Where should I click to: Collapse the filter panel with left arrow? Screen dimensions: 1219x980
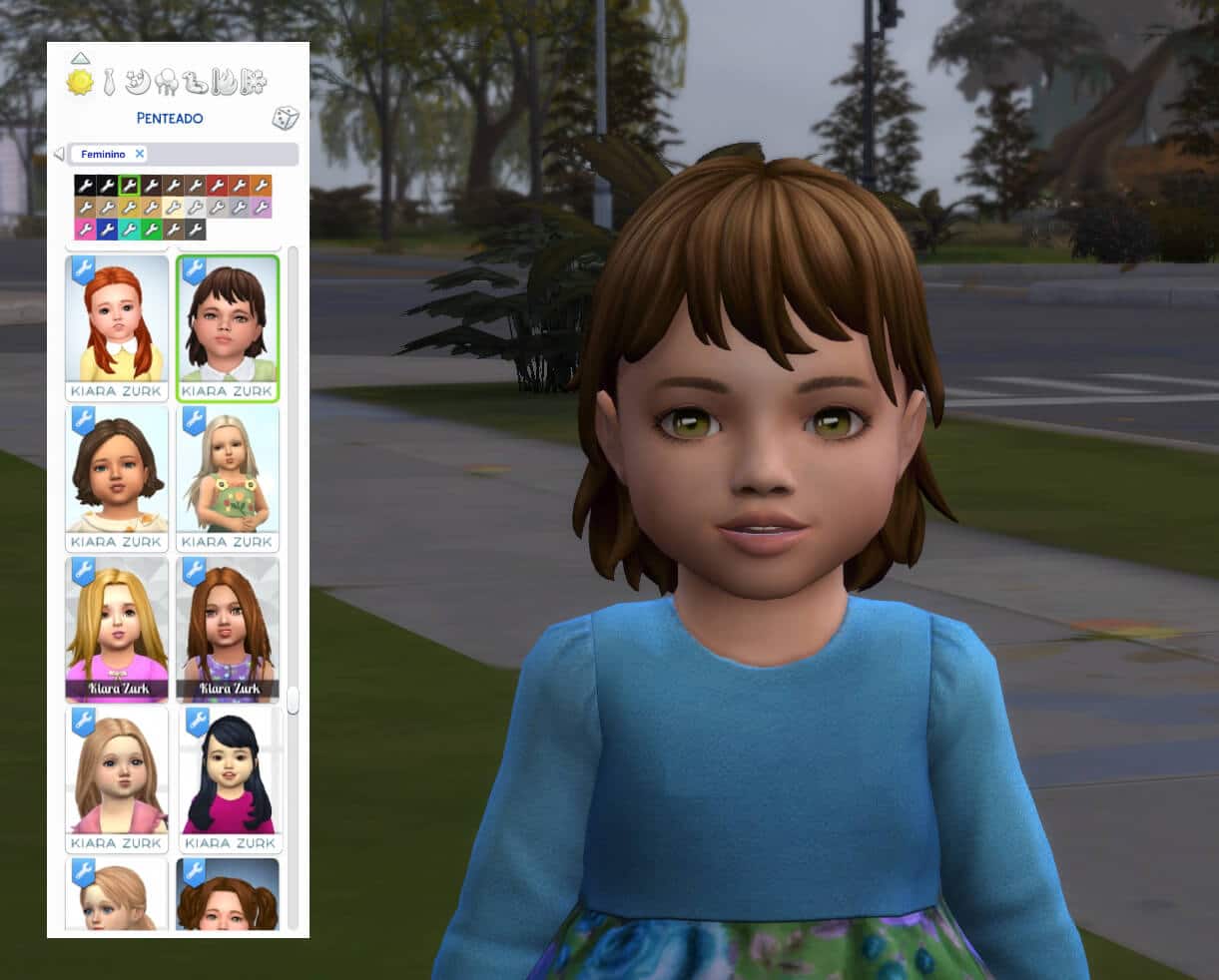[x=58, y=154]
